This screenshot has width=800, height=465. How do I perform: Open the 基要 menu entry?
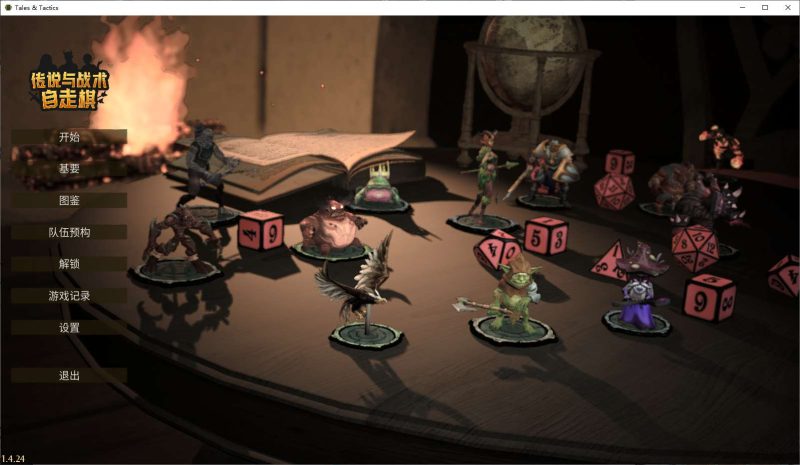pyautogui.click(x=69, y=168)
